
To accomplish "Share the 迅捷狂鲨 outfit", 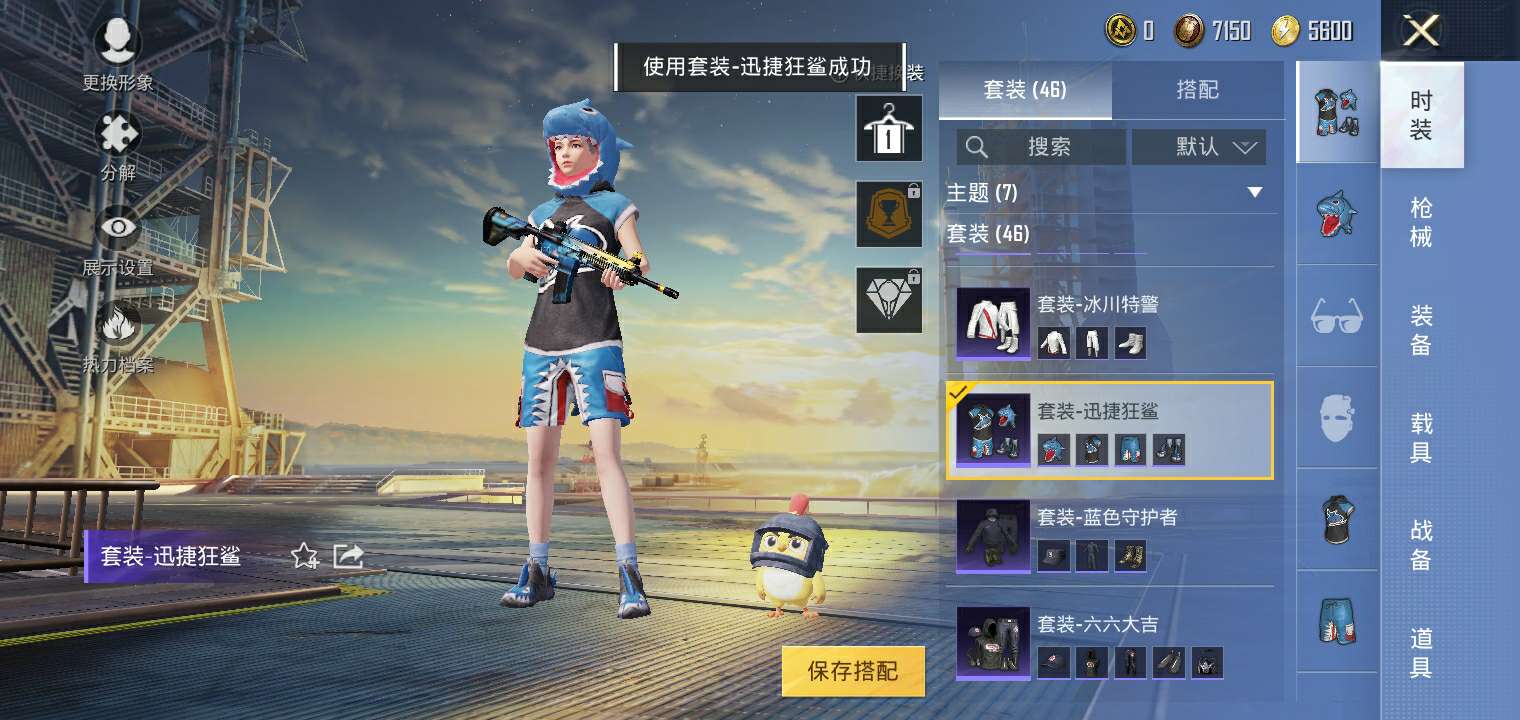I will click(348, 556).
